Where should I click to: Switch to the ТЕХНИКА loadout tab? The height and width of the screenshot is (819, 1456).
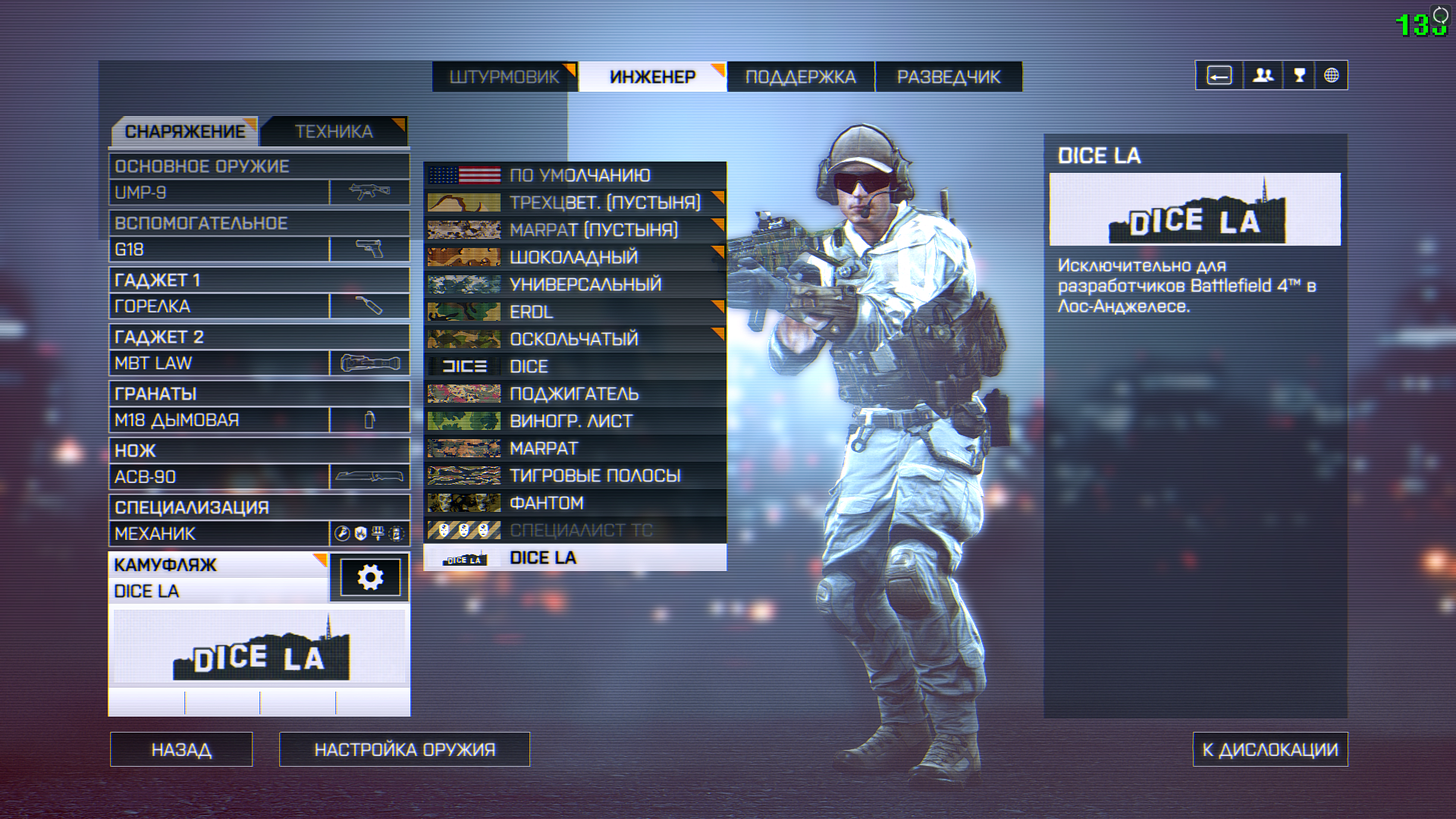334,131
